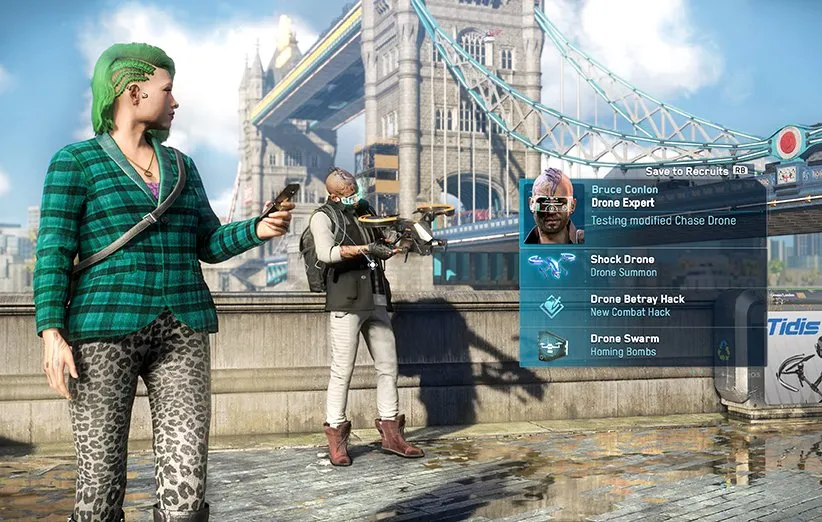The image size is (822, 522).
Task: Select Bruce Conlon's portrait in the profile panel
Action: click(x=553, y=209)
